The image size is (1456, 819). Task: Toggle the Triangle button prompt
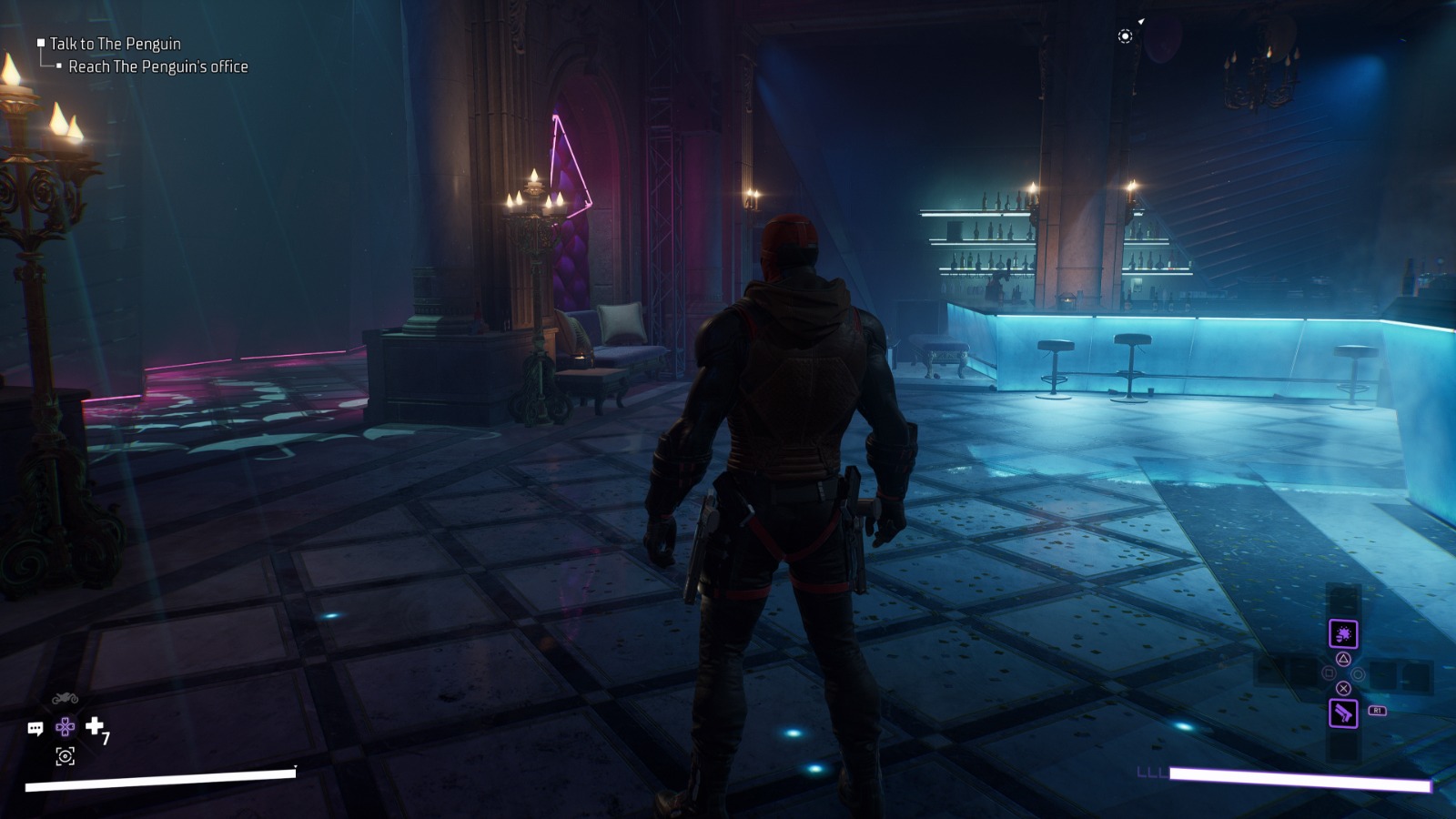coord(1344,659)
